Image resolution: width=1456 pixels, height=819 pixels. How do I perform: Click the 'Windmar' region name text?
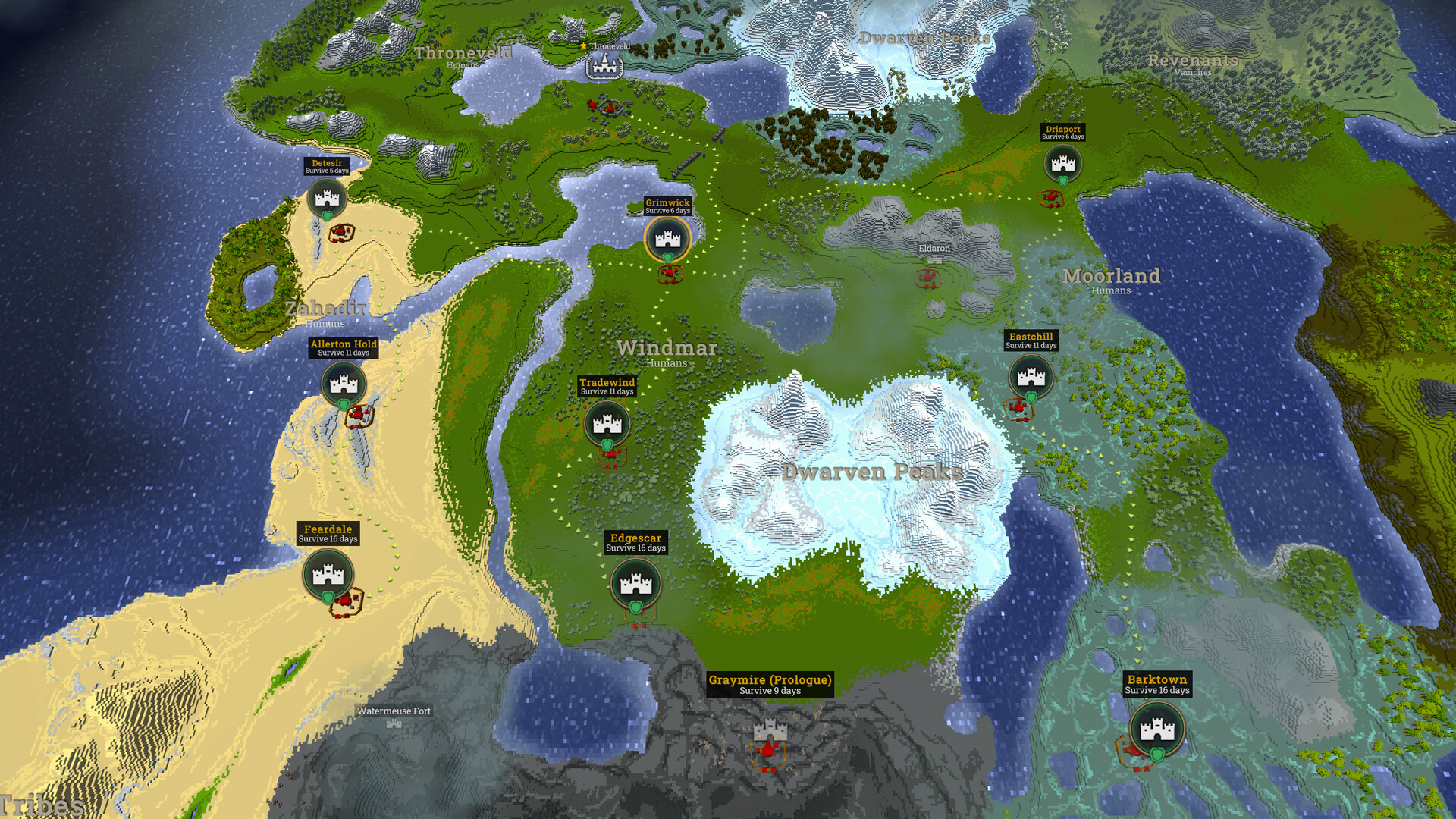(668, 348)
